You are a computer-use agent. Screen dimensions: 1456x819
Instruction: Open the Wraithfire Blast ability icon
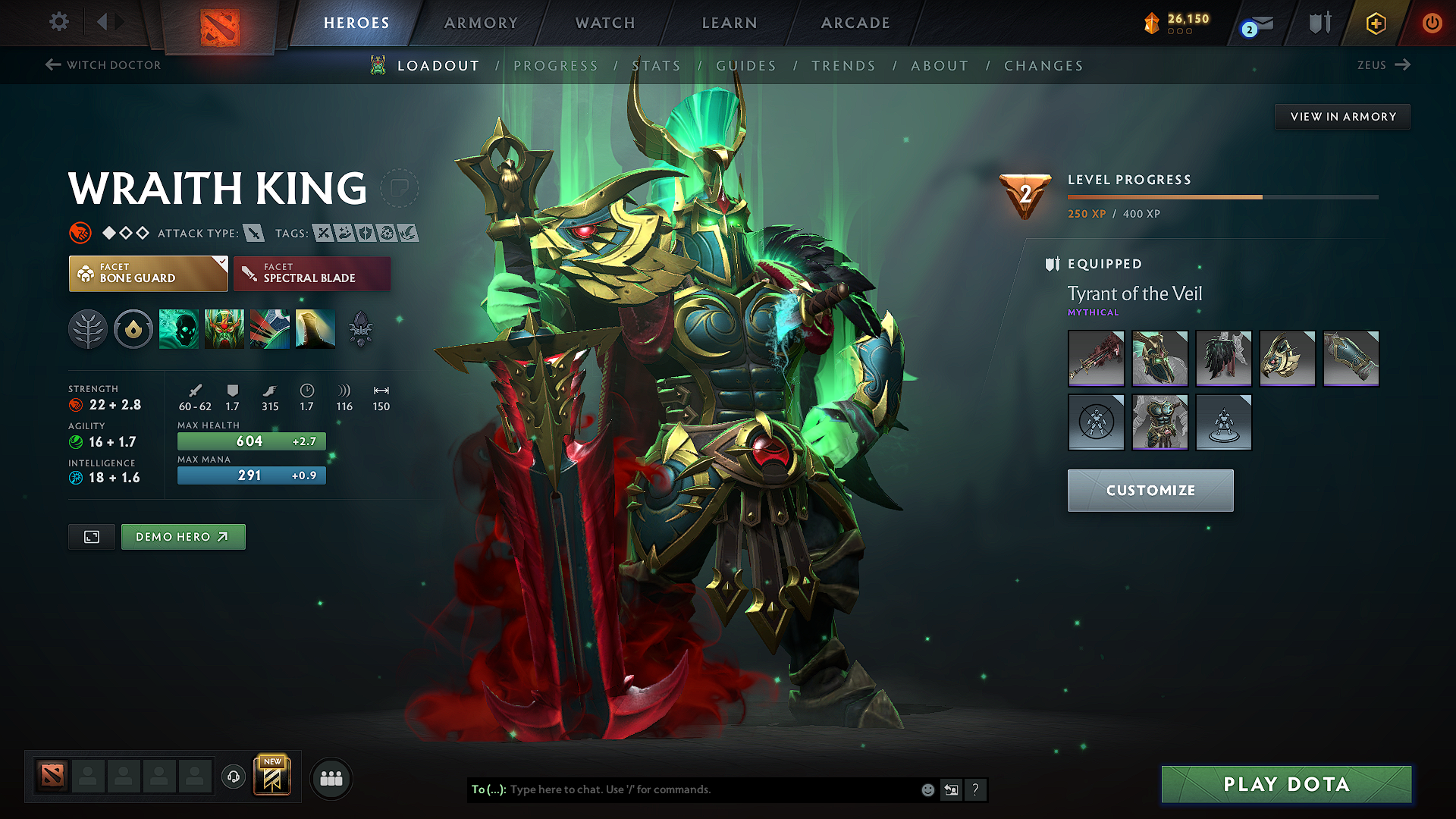point(178,329)
